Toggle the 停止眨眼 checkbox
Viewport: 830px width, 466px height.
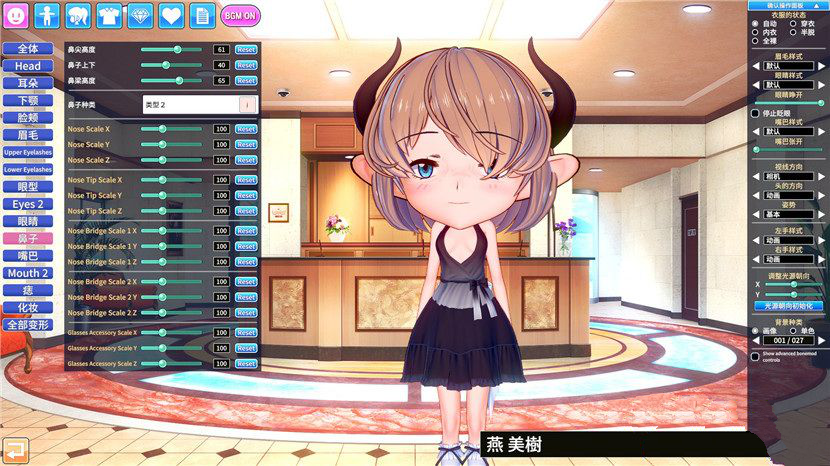click(756, 114)
